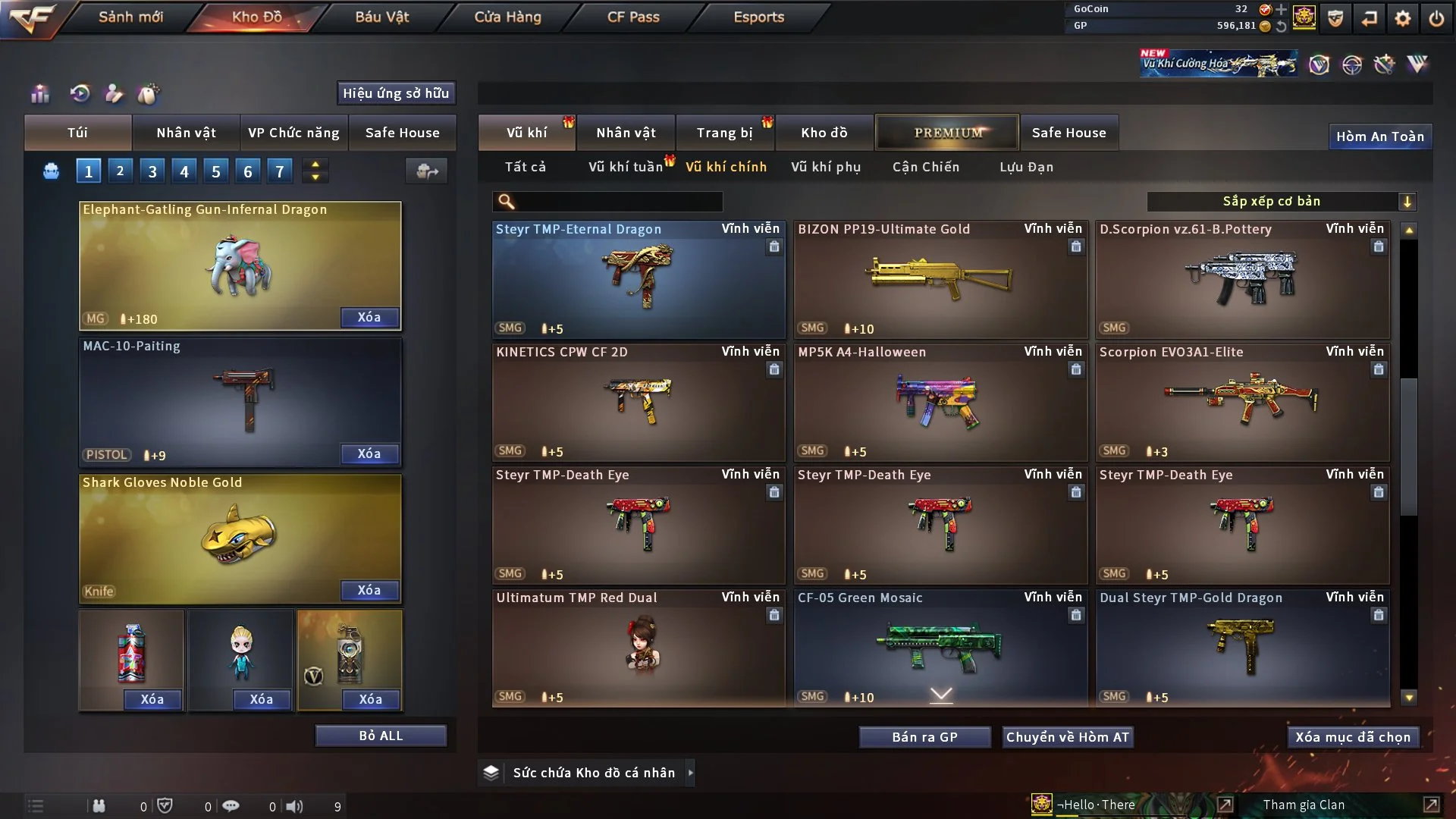Choose the BIZON PP19-Ultimate Gold weapon

pos(940,279)
